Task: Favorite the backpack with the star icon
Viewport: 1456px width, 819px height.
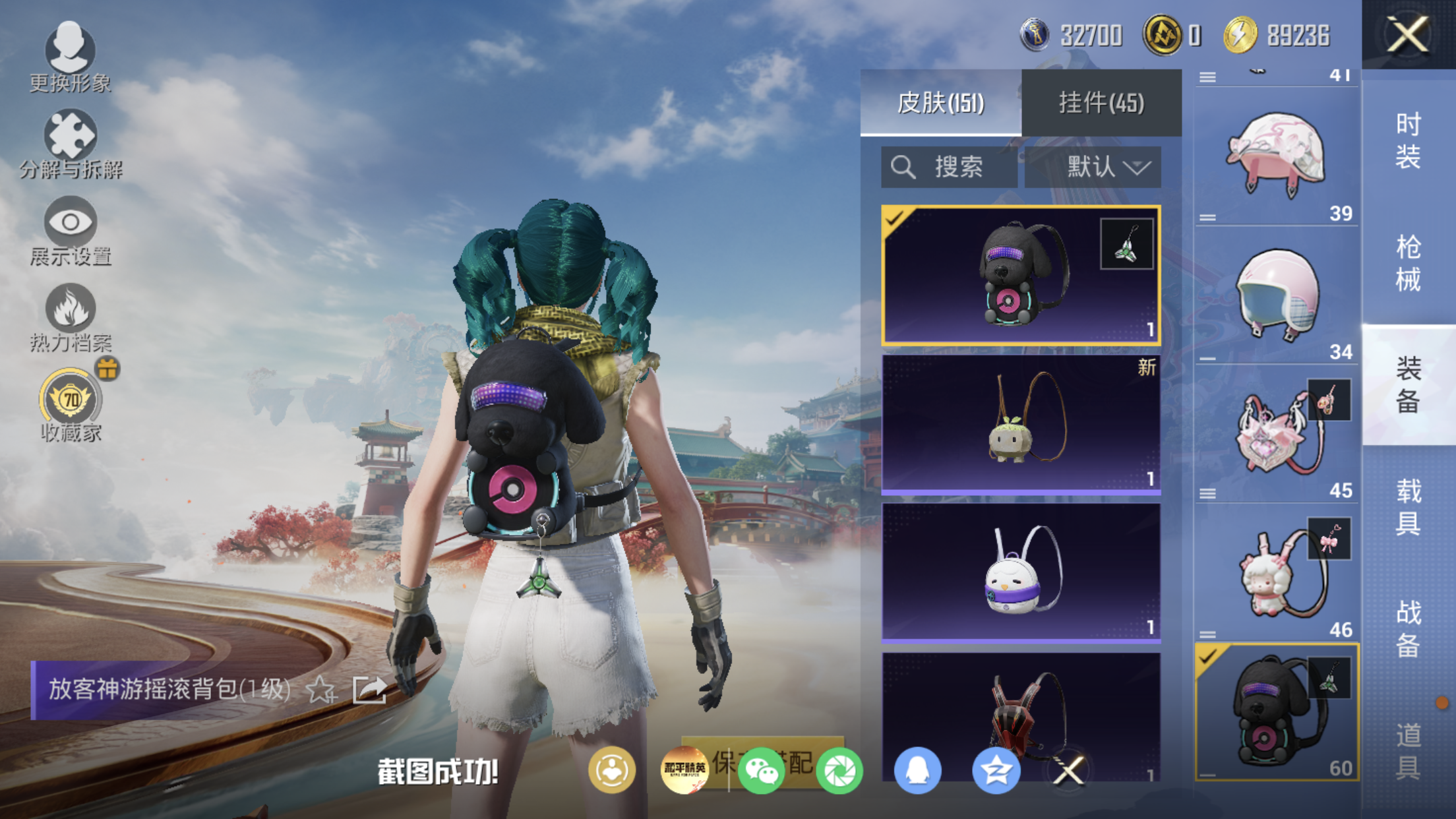Action: (321, 690)
